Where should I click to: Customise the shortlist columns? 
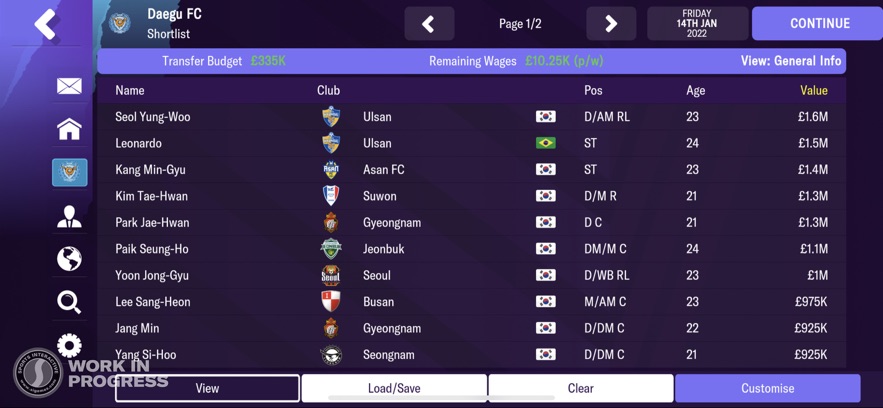coord(767,388)
